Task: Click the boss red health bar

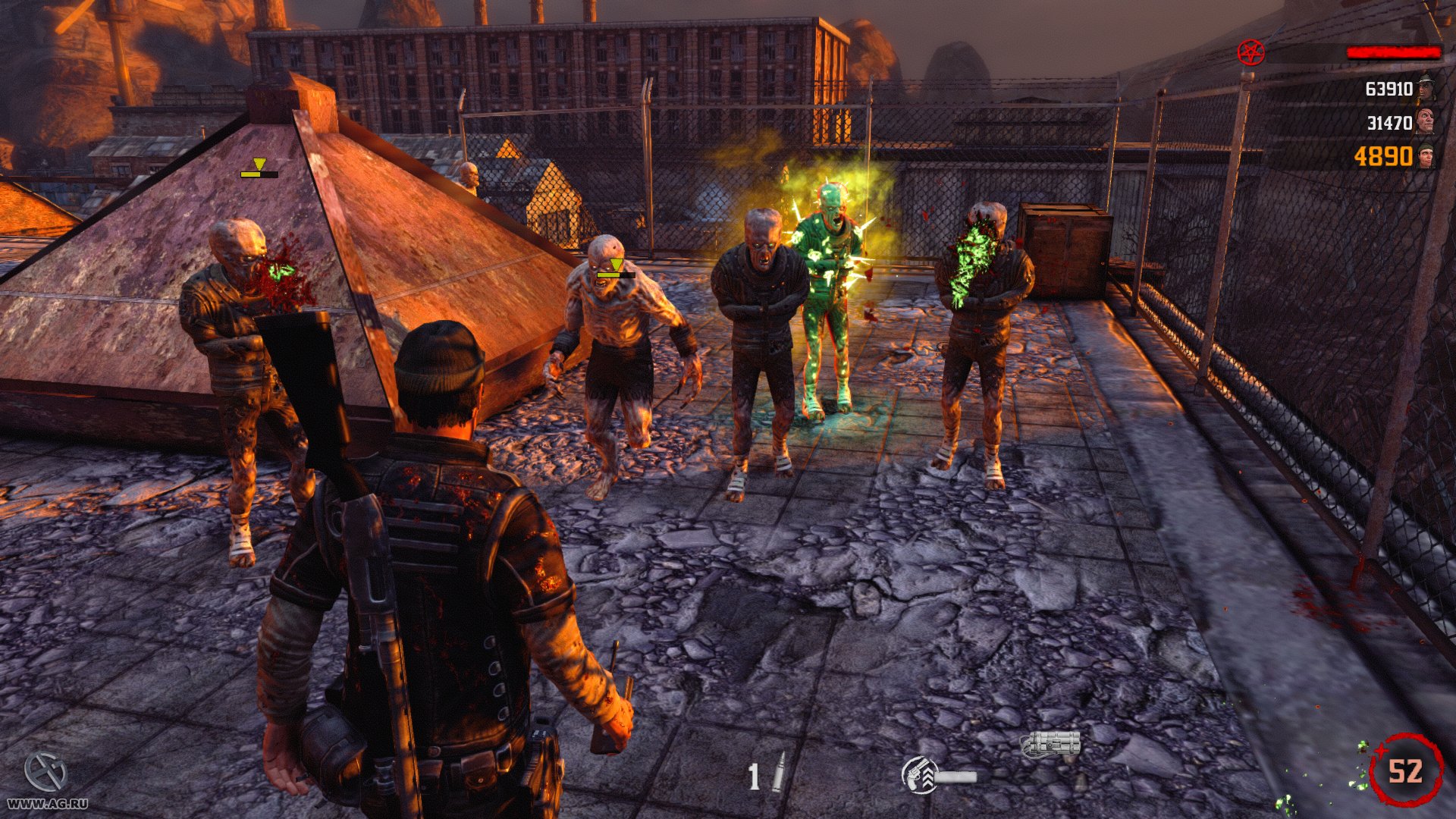Action: [1395, 52]
